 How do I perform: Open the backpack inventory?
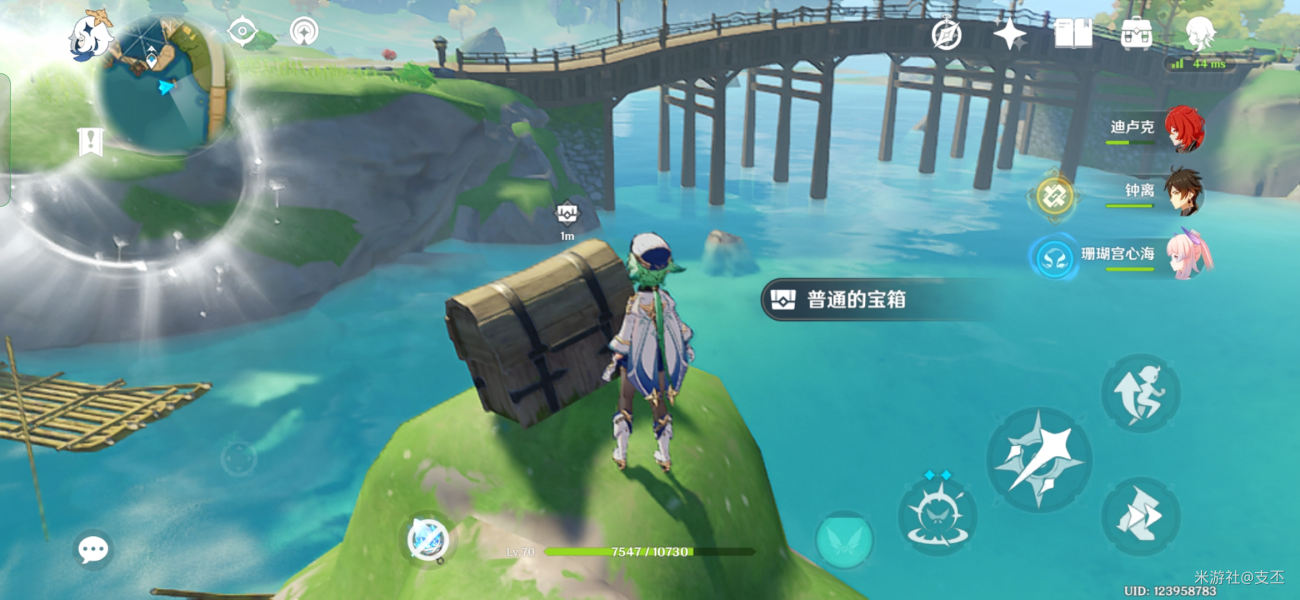pos(1136,34)
